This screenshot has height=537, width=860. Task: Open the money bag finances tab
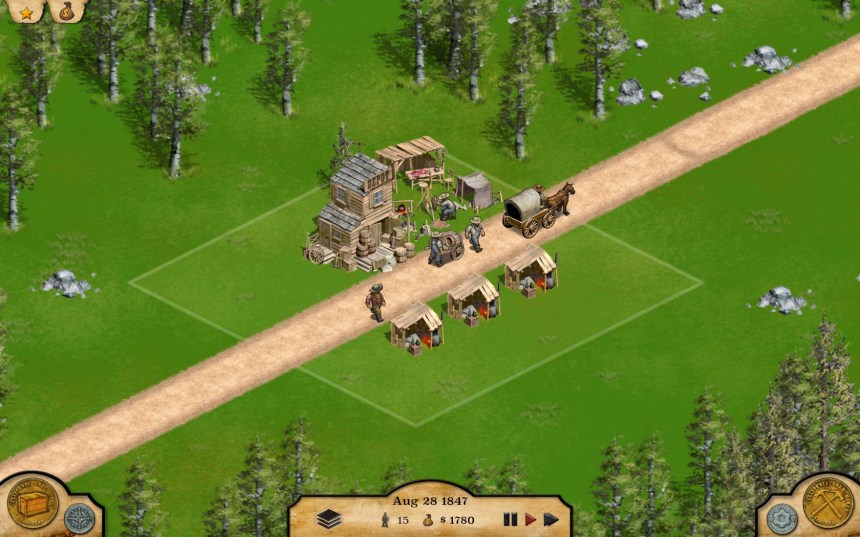(66, 12)
